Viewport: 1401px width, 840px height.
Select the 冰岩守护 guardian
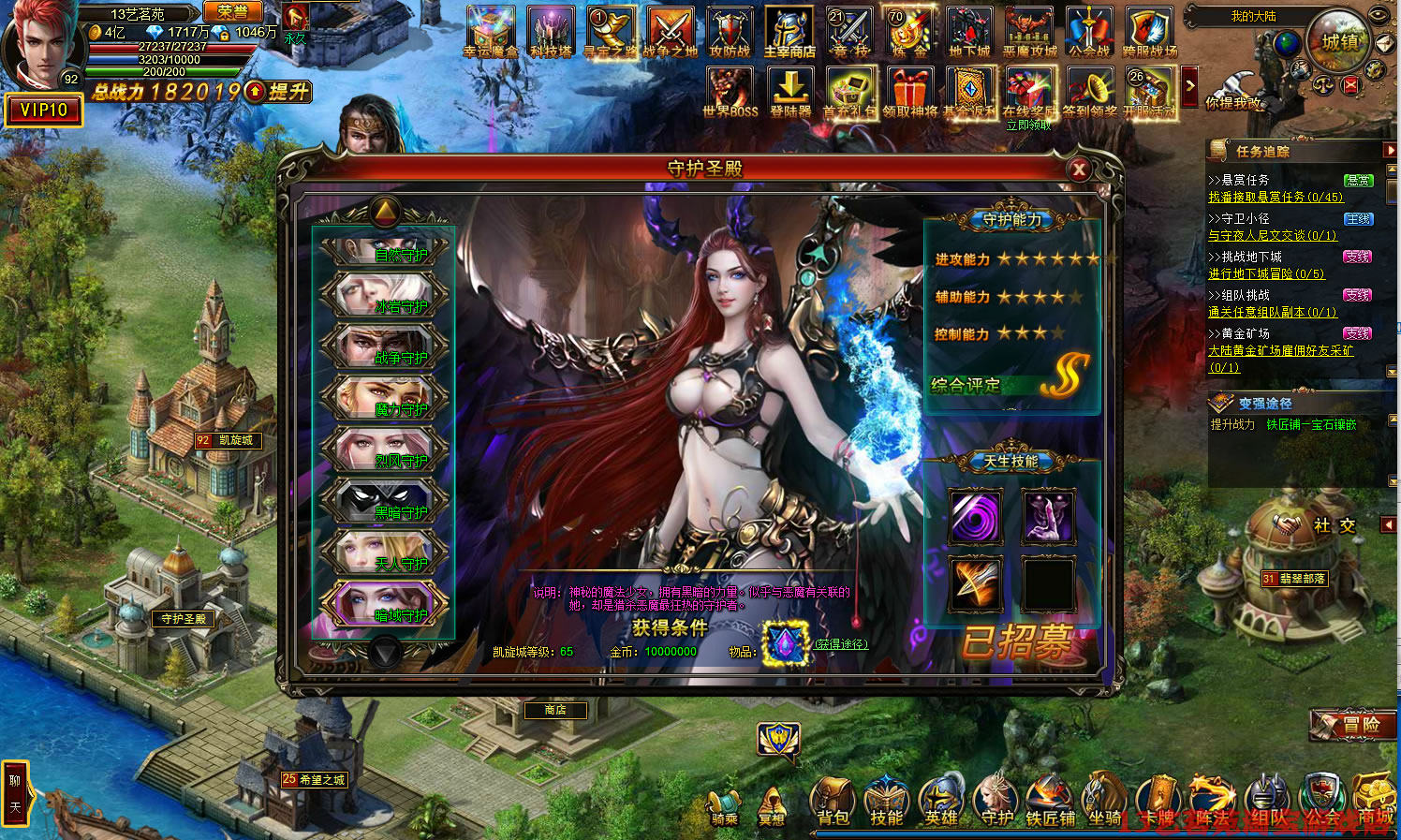[x=385, y=296]
